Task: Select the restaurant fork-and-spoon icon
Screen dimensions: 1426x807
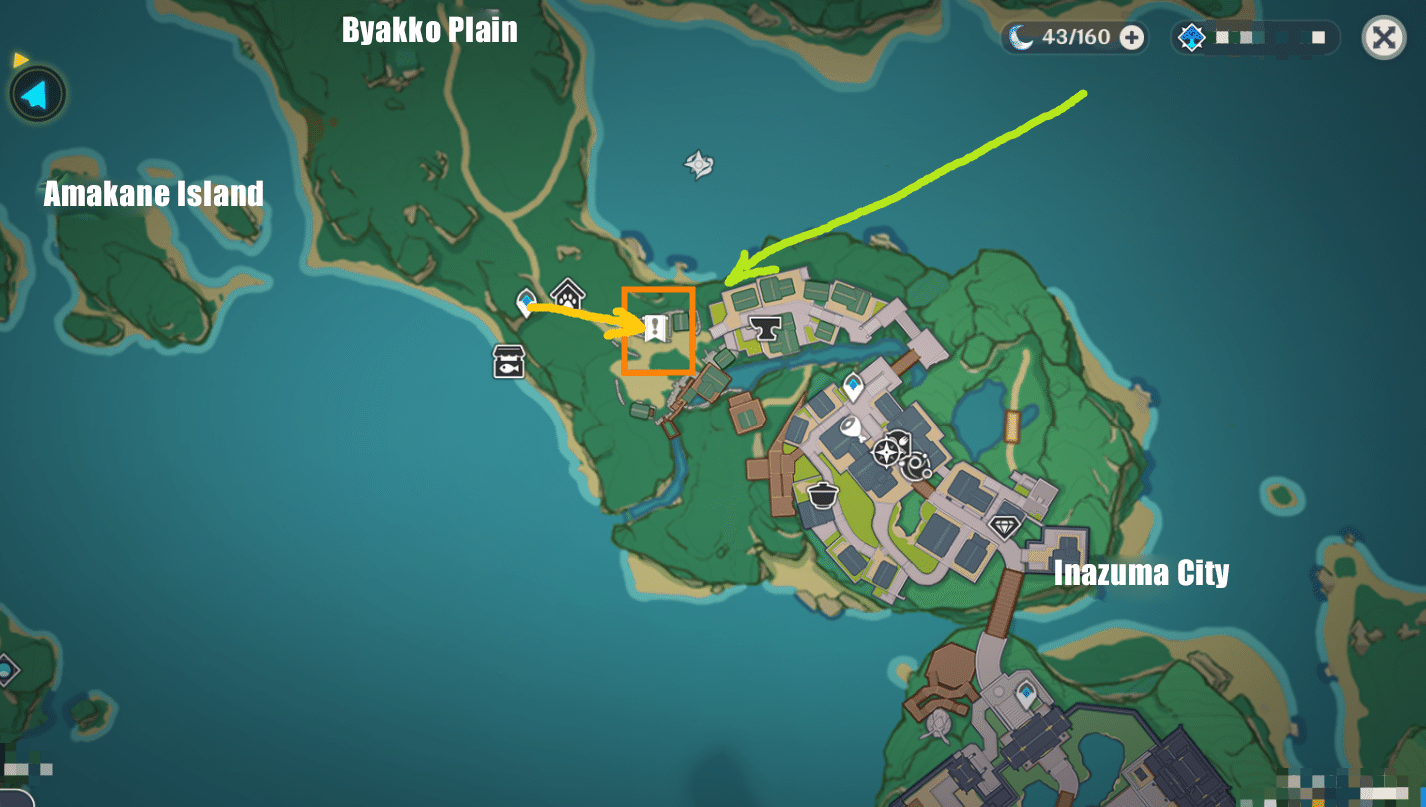Action: click(904, 439)
